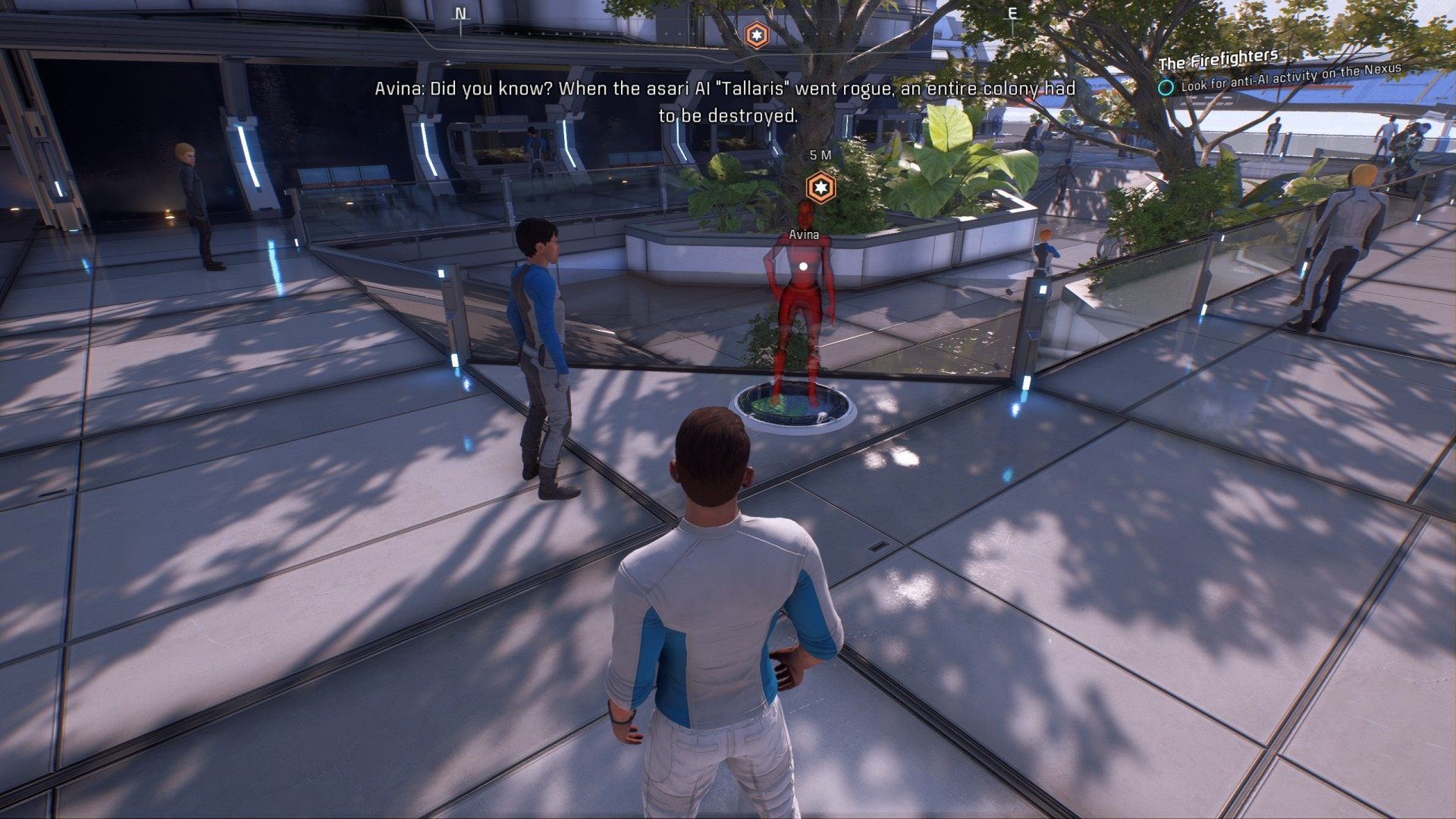Select the hexagon waypoint marker above Avina

(x=819, y=187)
